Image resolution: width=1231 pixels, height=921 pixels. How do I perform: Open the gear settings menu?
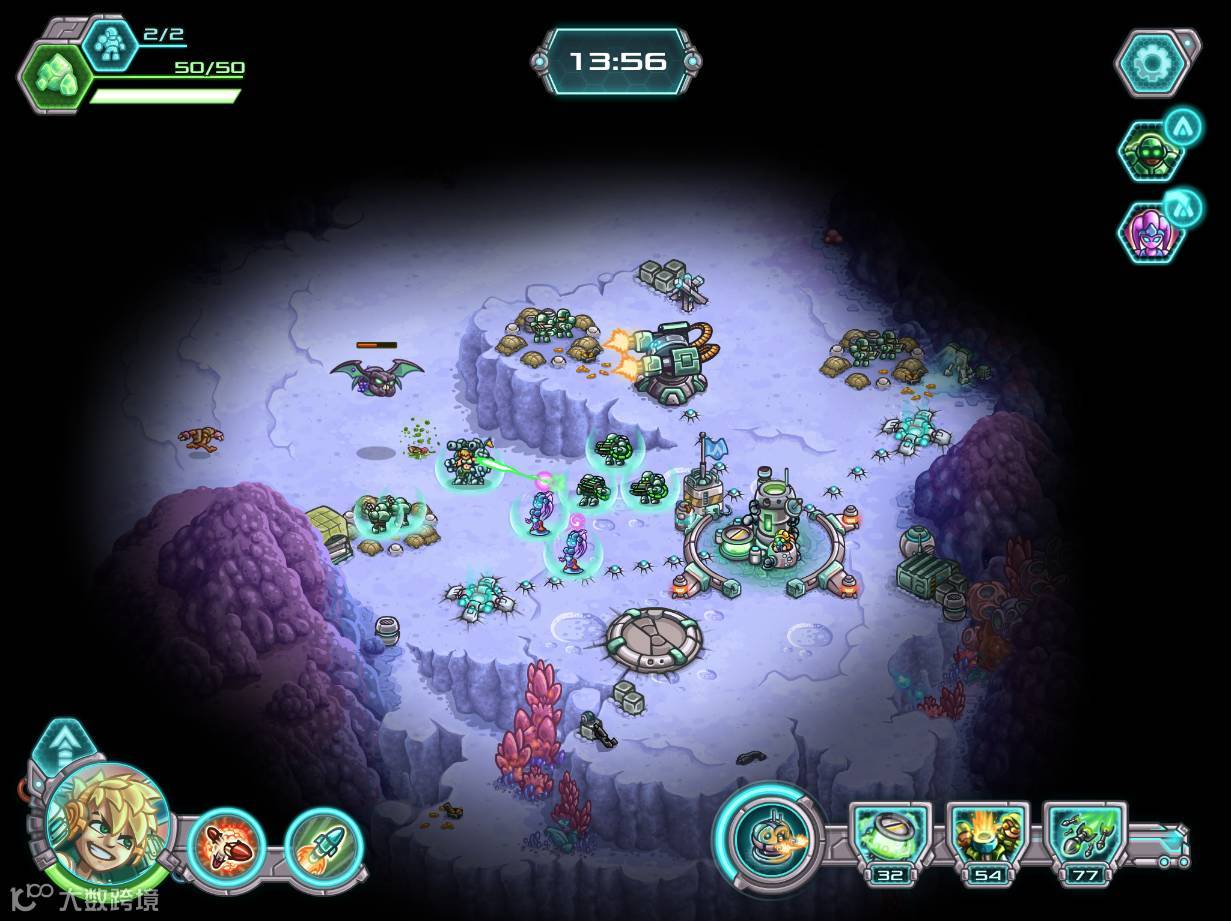(x=1153, y=64)
